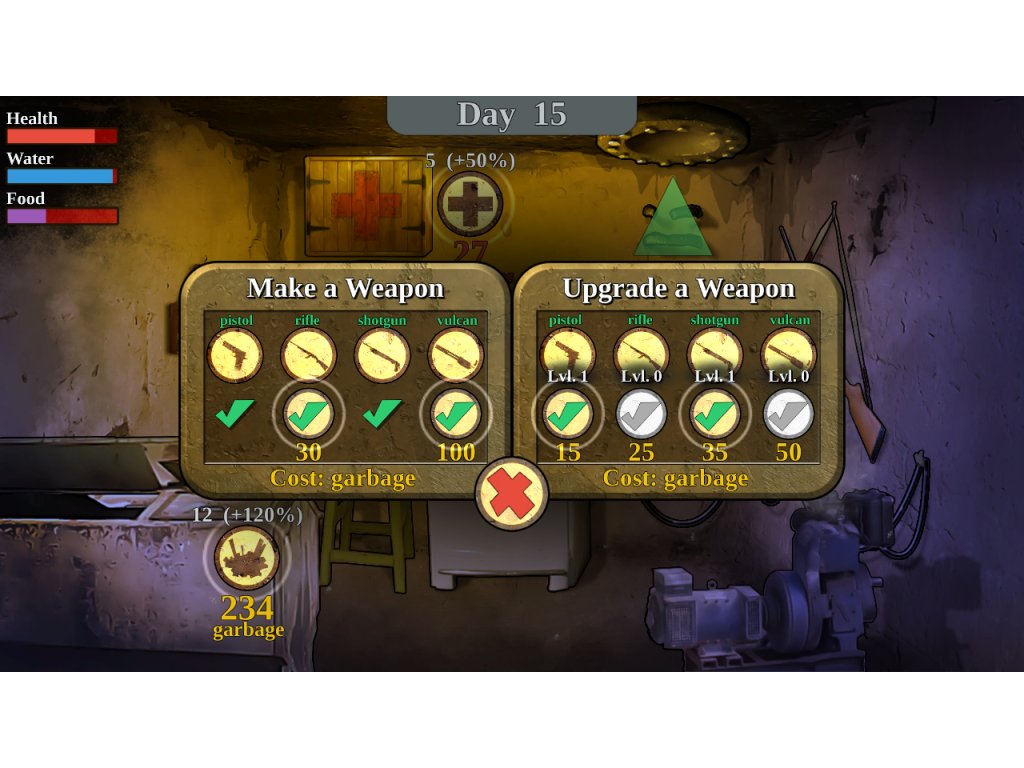1024x768 pixels.
Task: Upgrade the shotgun for 35 garbage
Action: [x=715, y=414]
